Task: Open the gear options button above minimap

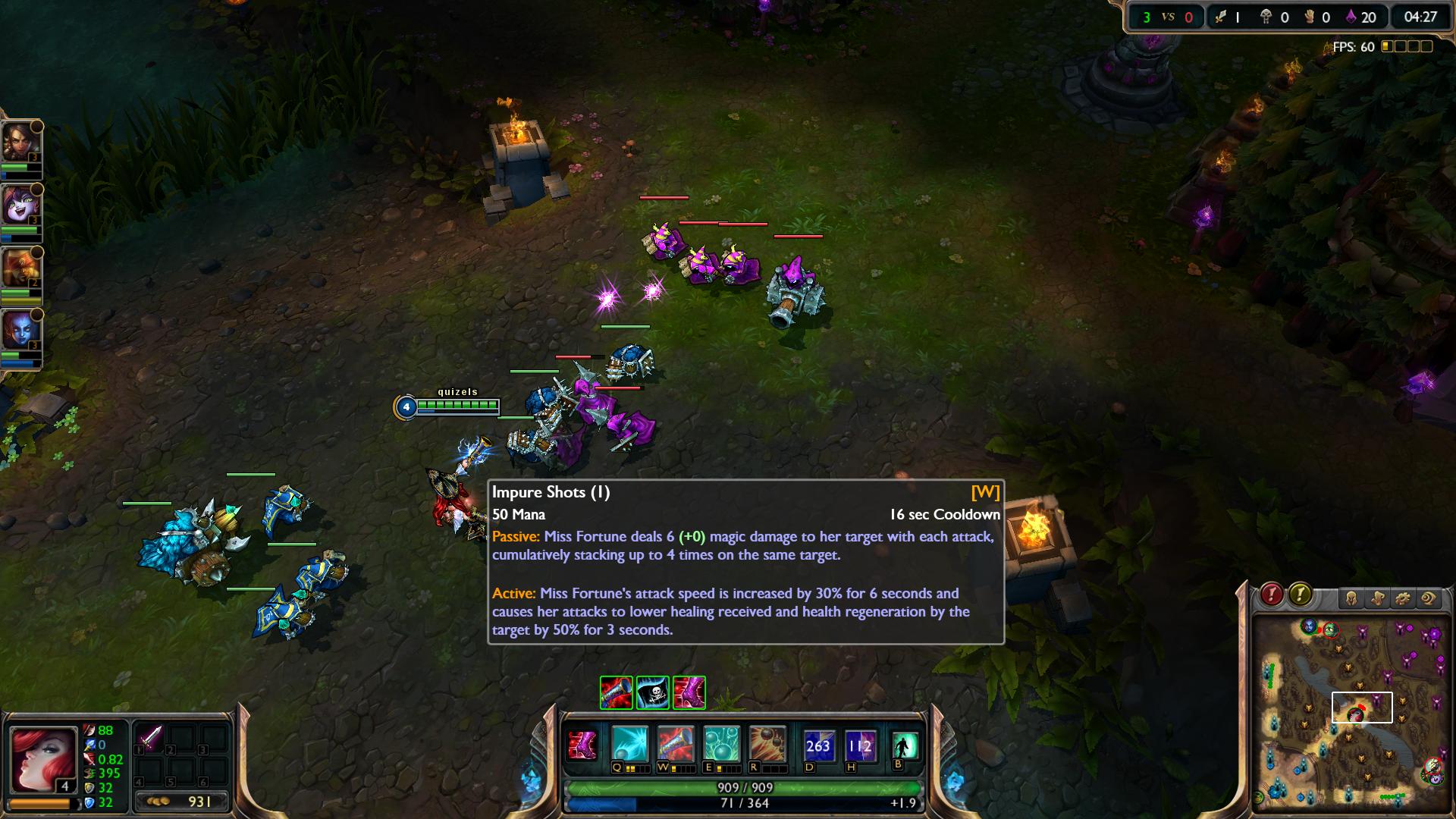Action: click(1403, 598)
